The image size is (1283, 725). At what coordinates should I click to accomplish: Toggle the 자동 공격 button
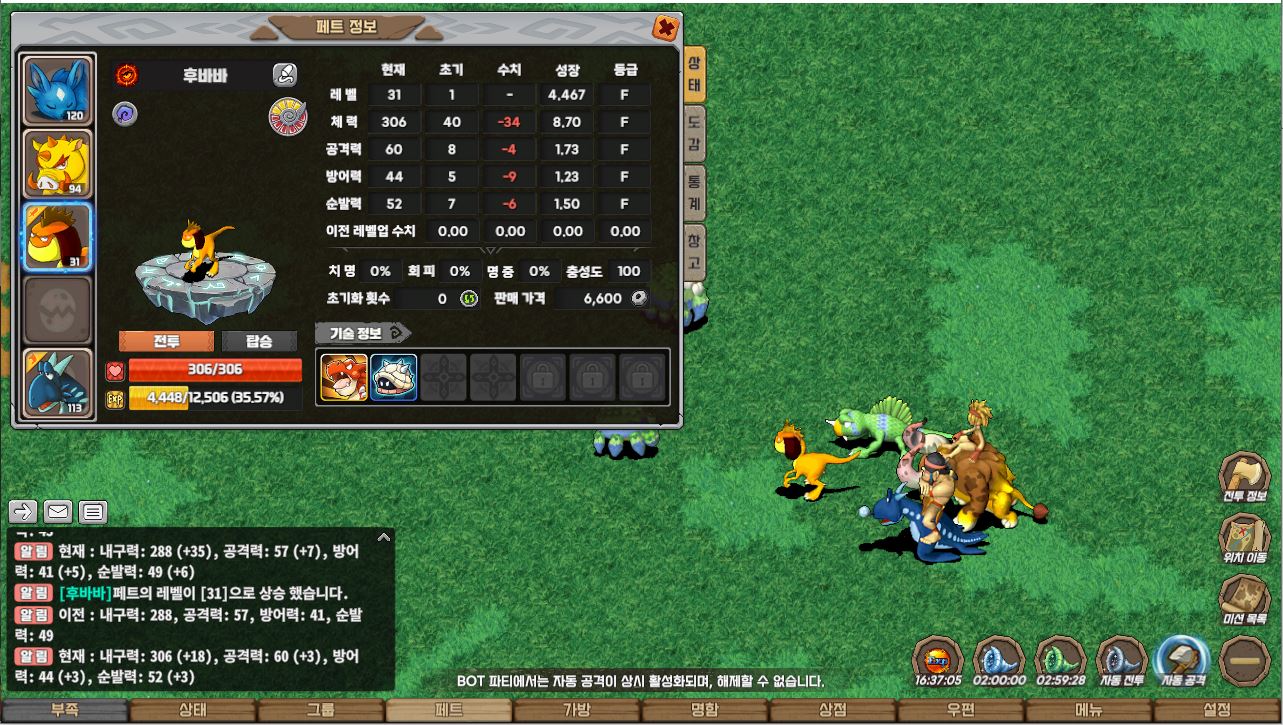(1182, 659)
